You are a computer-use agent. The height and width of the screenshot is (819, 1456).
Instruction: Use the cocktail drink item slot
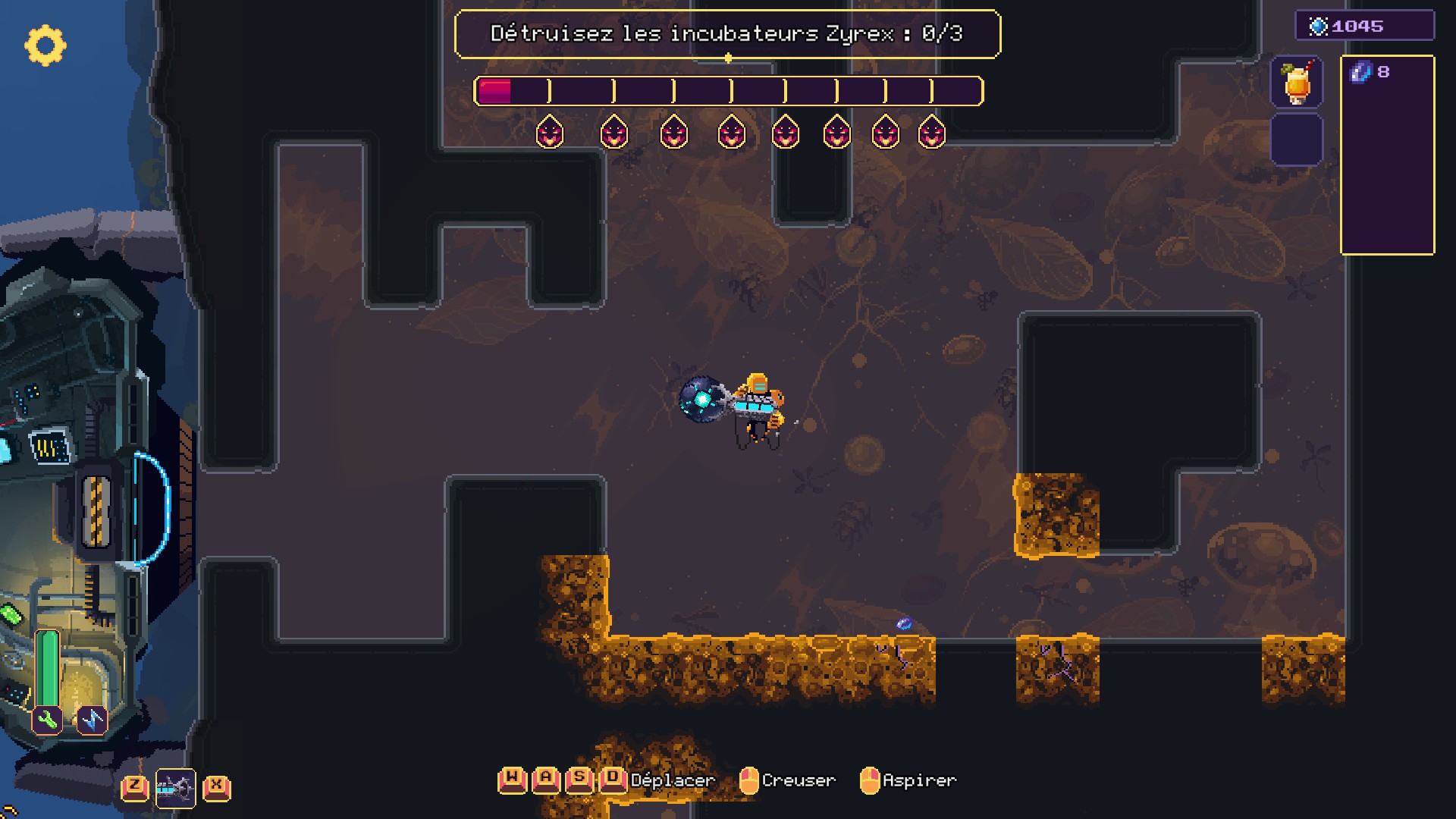click(x=1297, y=82)
